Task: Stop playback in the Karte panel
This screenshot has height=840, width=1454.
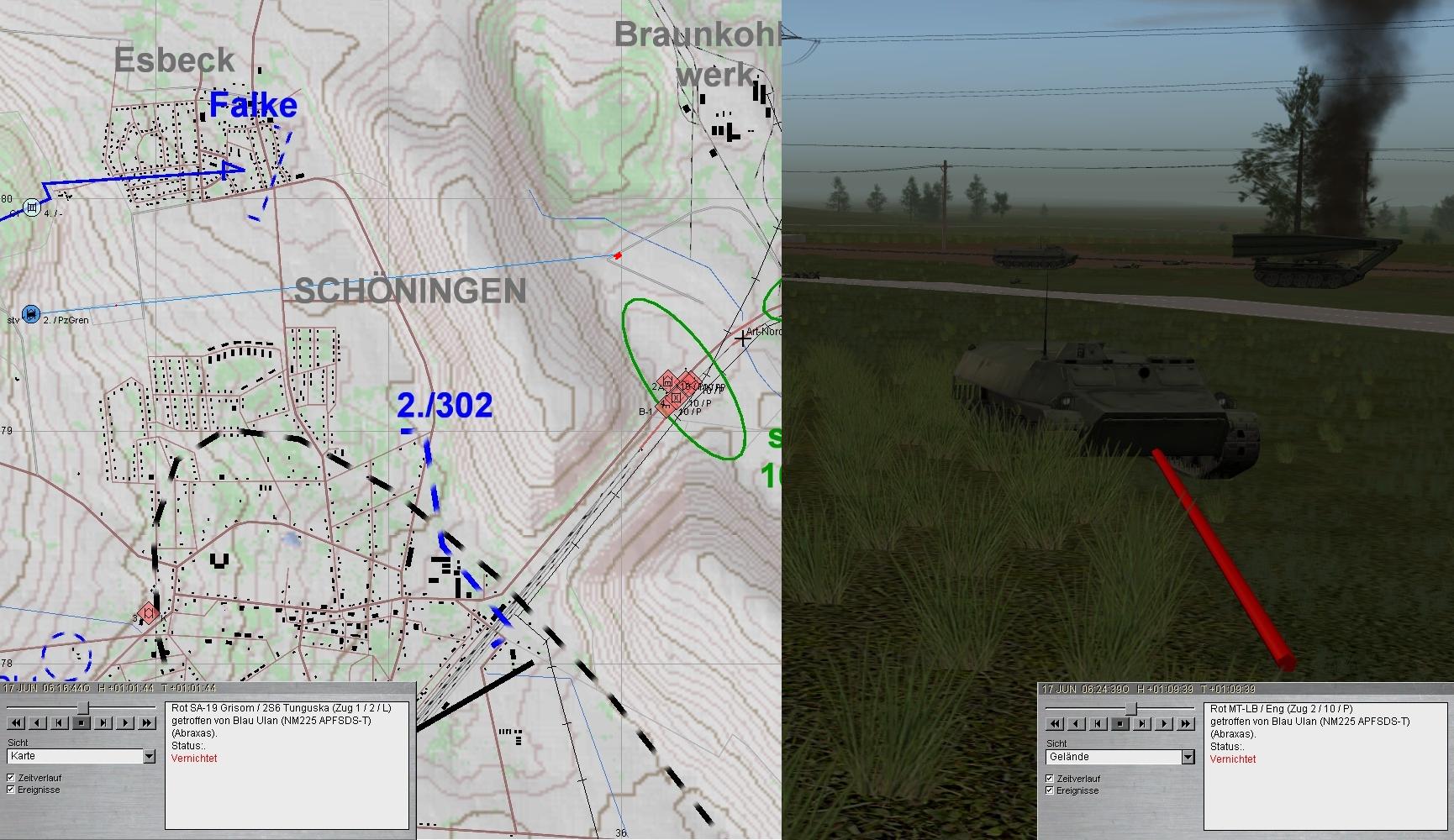Action: point(82,722)
